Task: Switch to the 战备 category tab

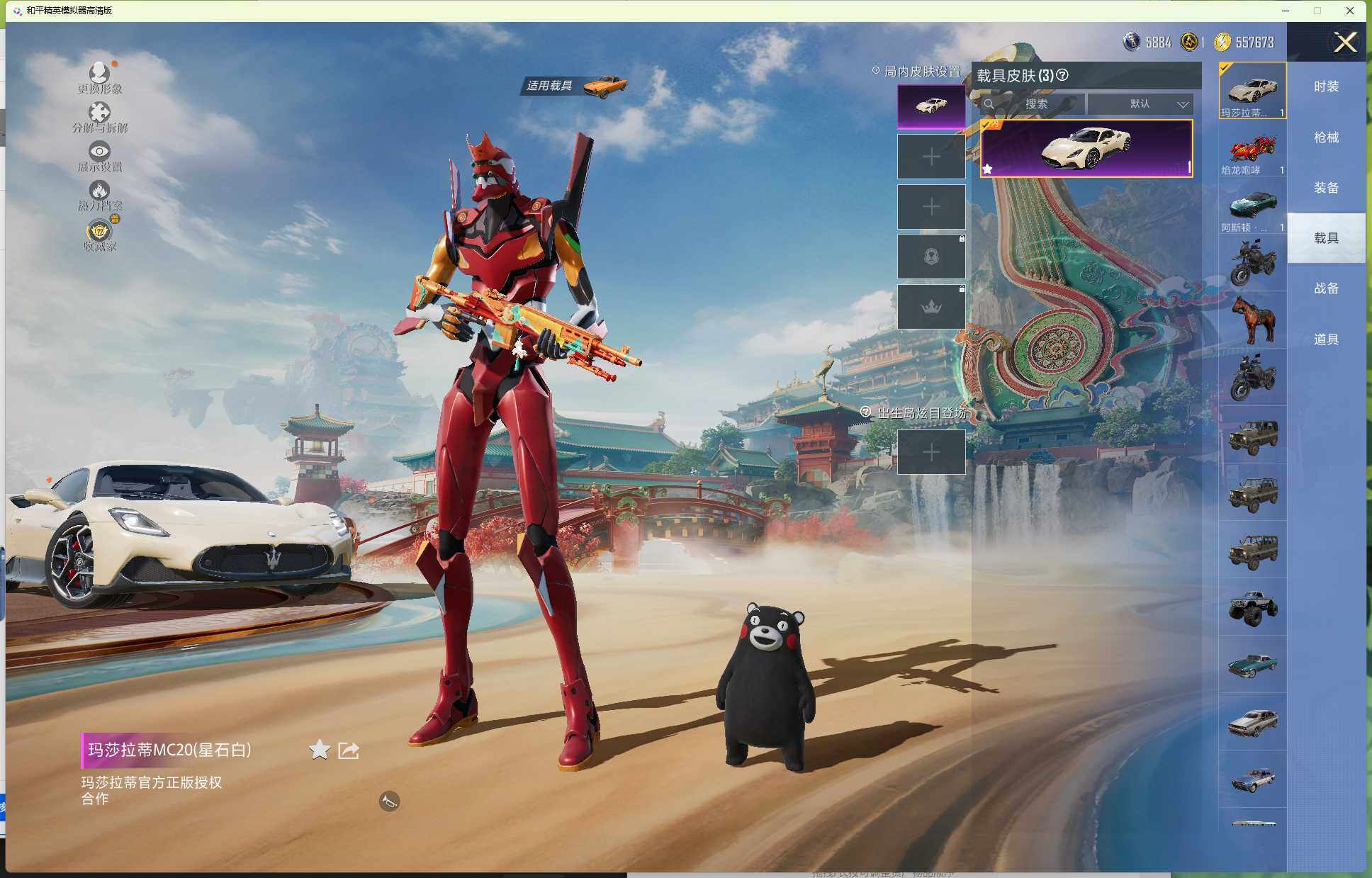Action: [x=1326, y=288]
